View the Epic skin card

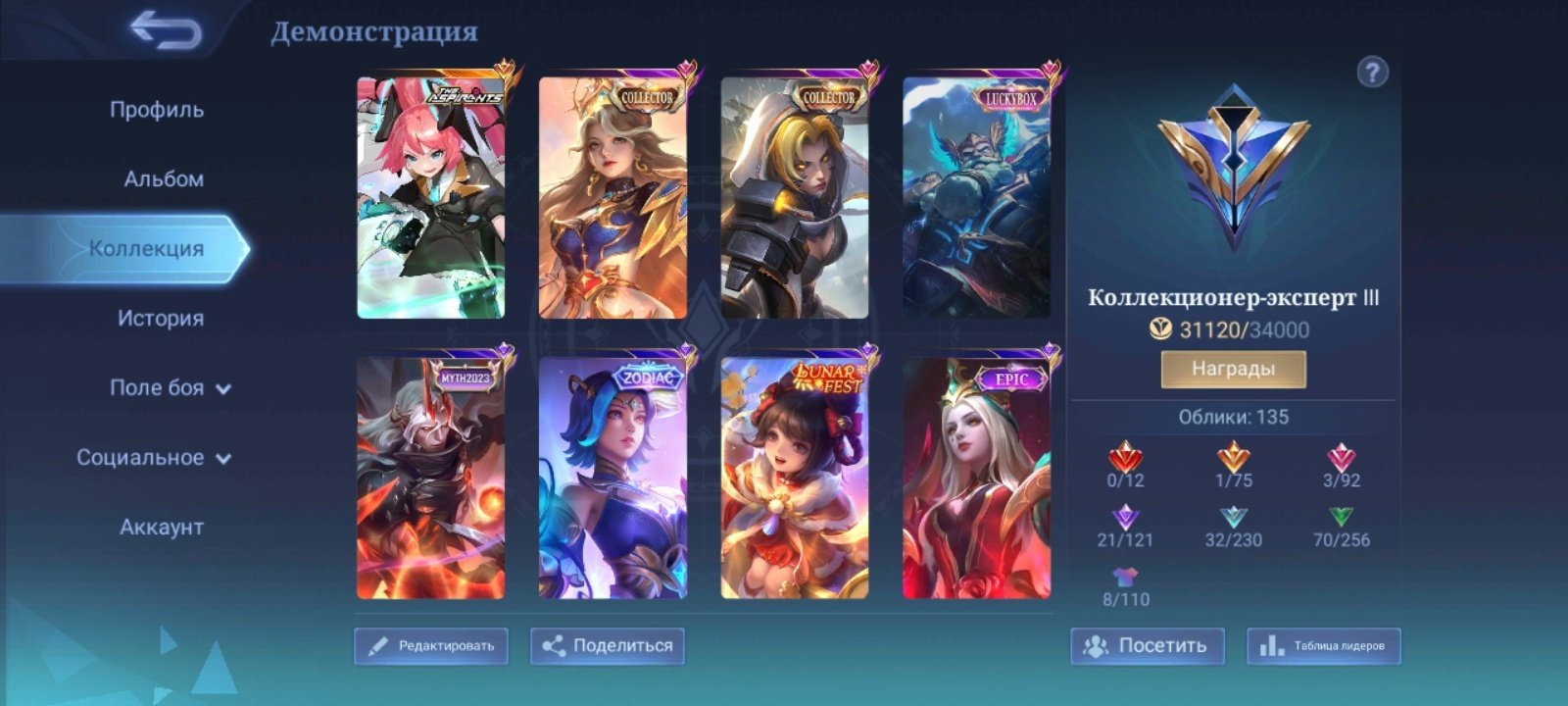[x=976, y=478]
